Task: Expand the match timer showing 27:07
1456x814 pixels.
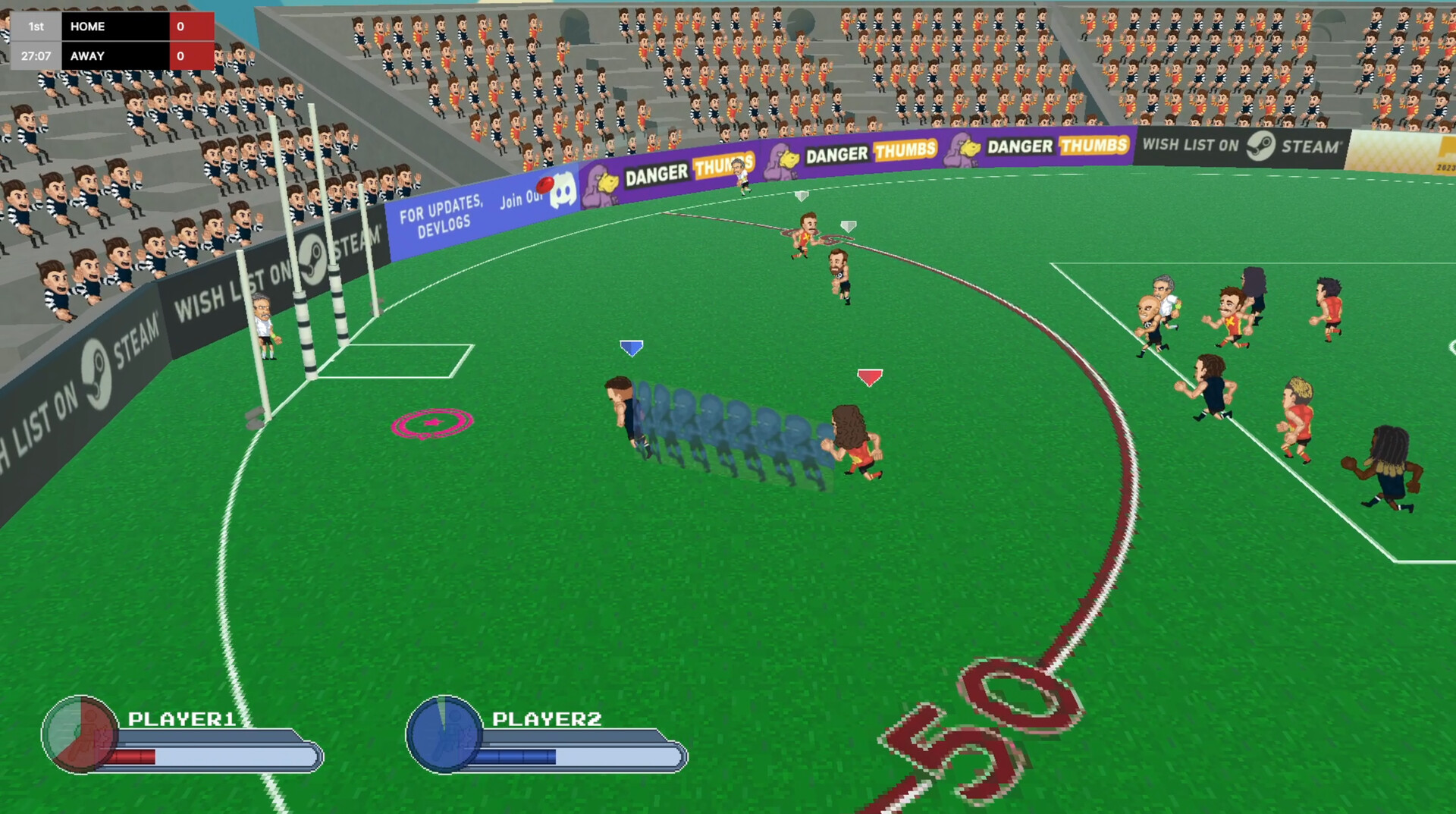Action: (35, 55)
